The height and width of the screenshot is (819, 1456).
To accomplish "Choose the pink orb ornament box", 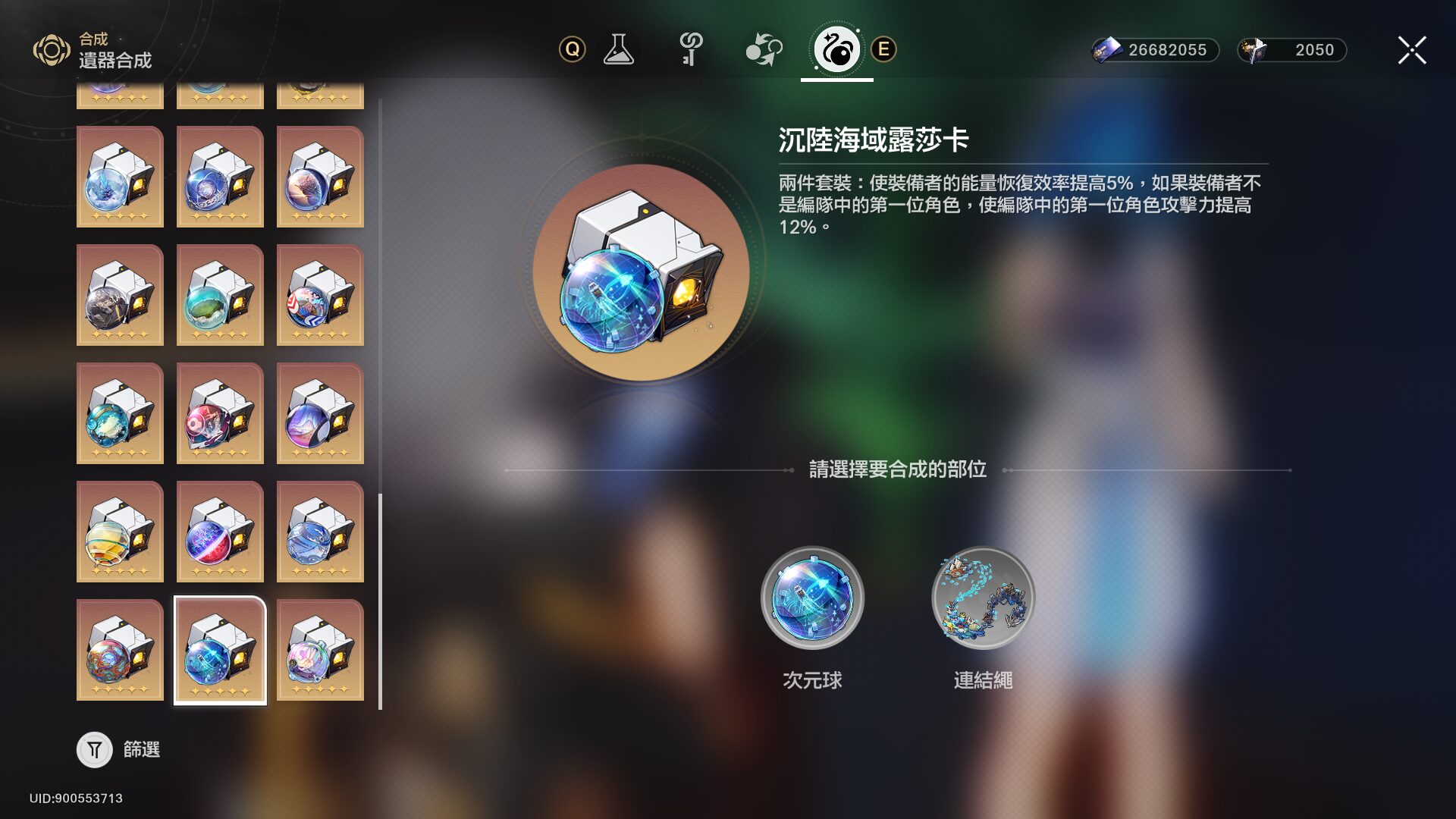I will tap(220, 413).
